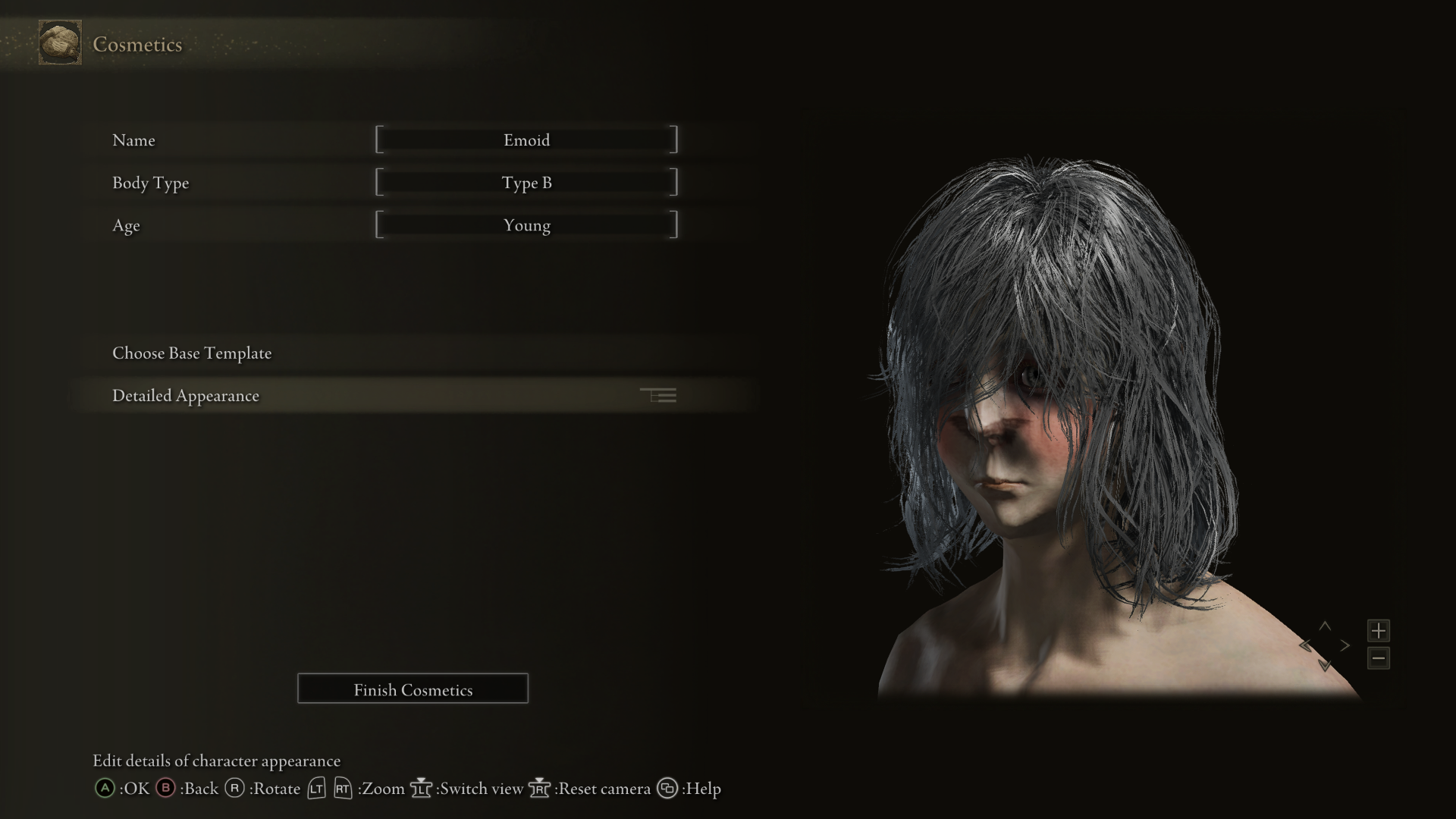Change the Age setting
The width and height of the screenshot is (1456, 819).
point(526,225)
